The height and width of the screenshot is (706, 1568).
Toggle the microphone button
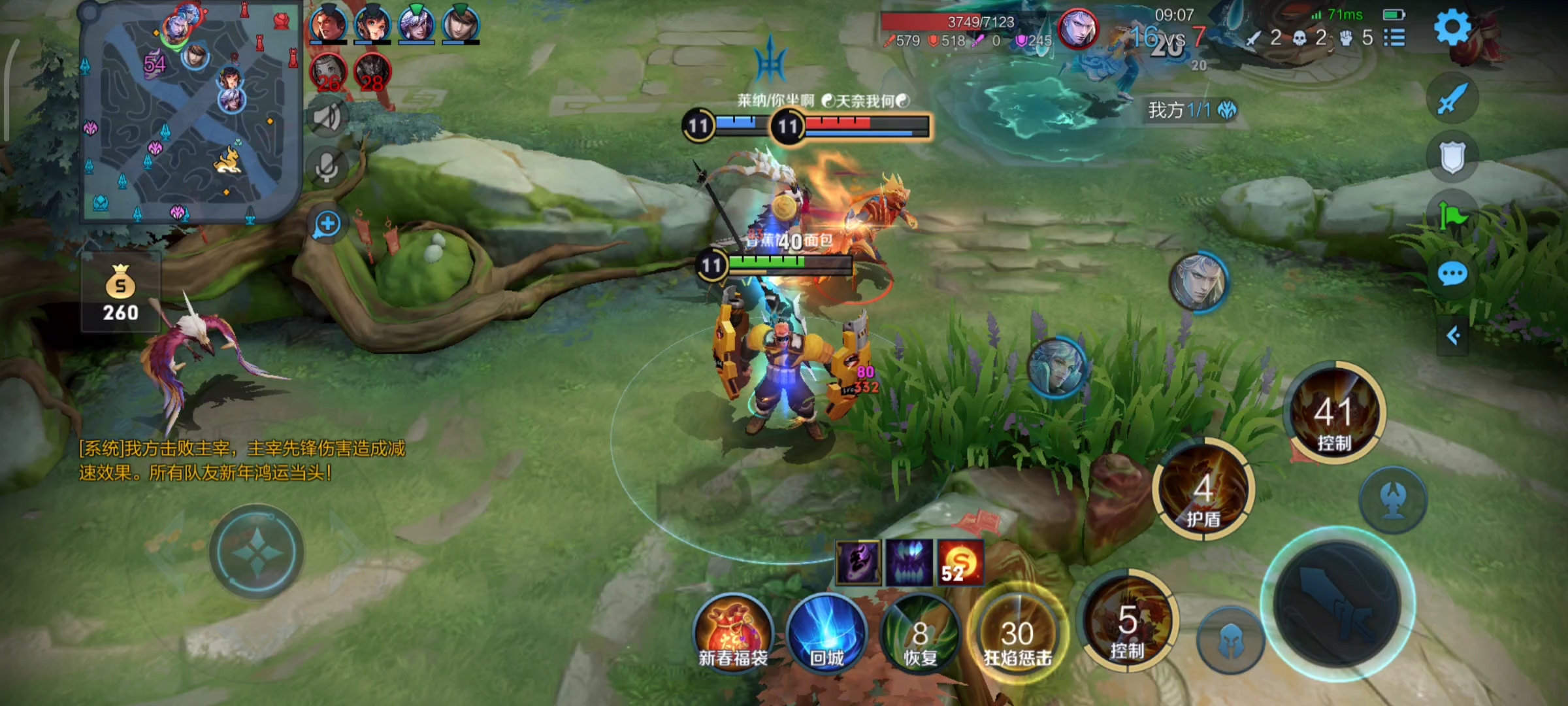tap(327, 167)
